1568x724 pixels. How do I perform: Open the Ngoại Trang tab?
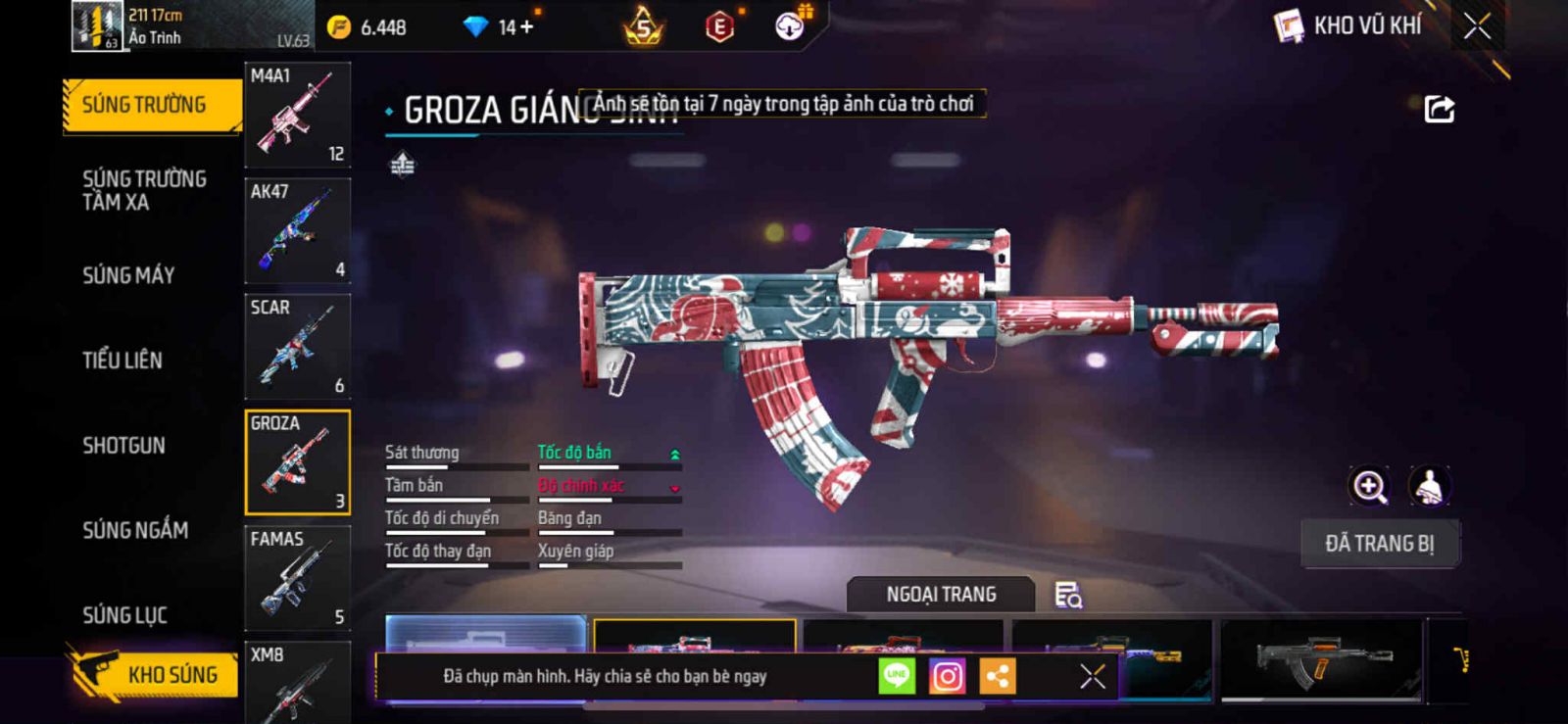click(x=941, y=595)
